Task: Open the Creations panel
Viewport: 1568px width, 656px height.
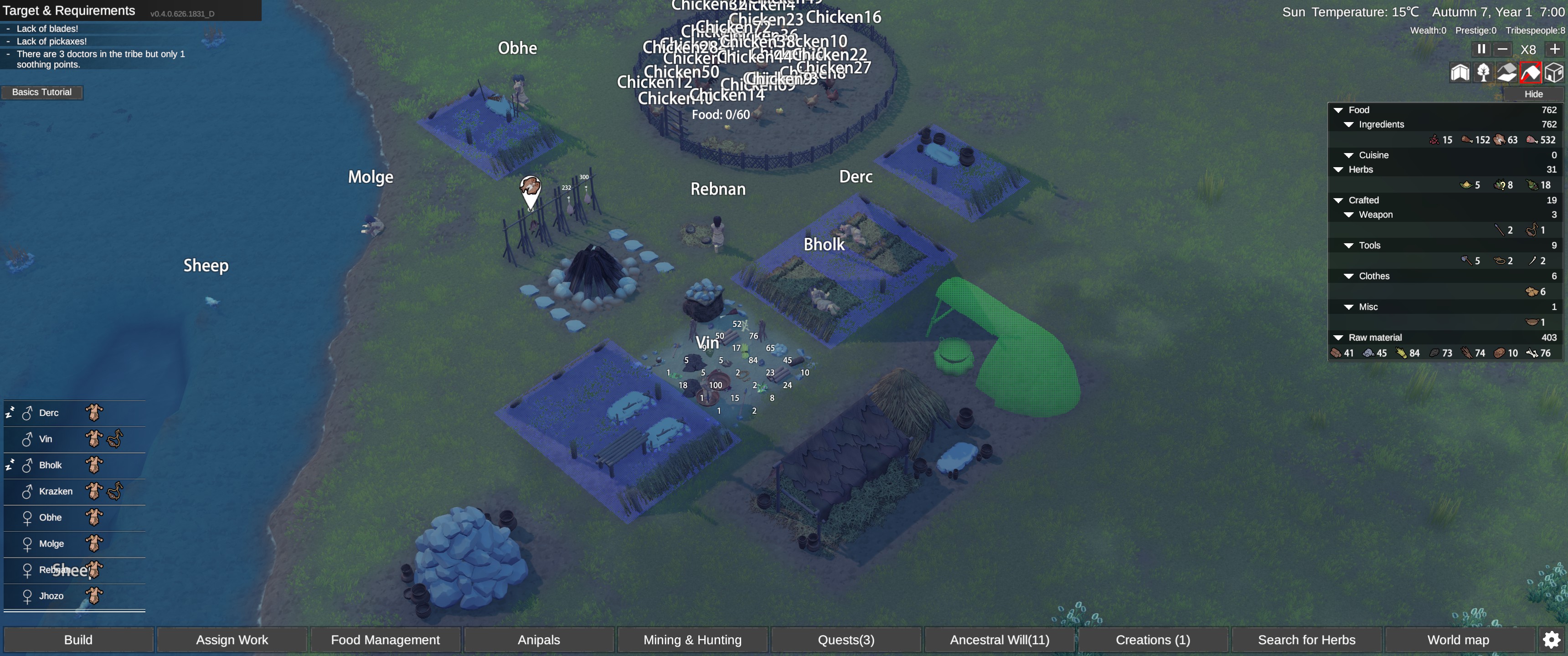Action: coord(1153,640)
